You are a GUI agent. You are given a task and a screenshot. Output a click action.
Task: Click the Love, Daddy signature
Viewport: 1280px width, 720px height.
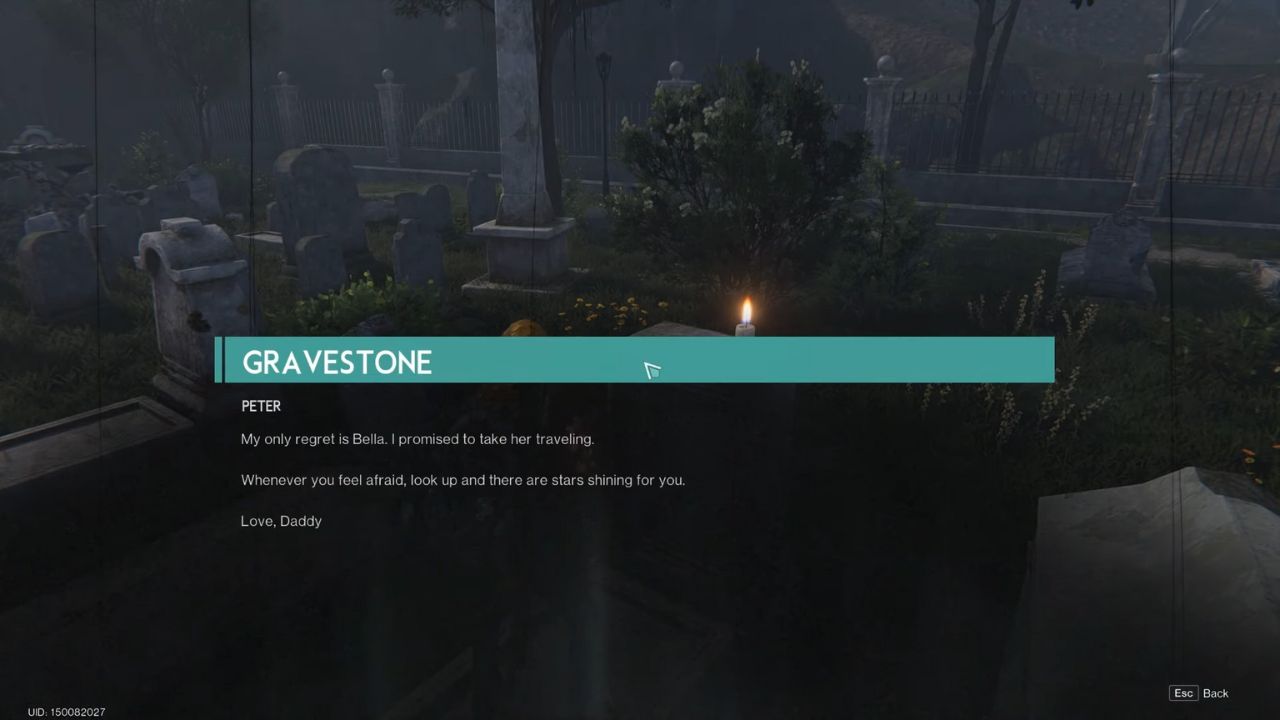(x=281, y=520)
